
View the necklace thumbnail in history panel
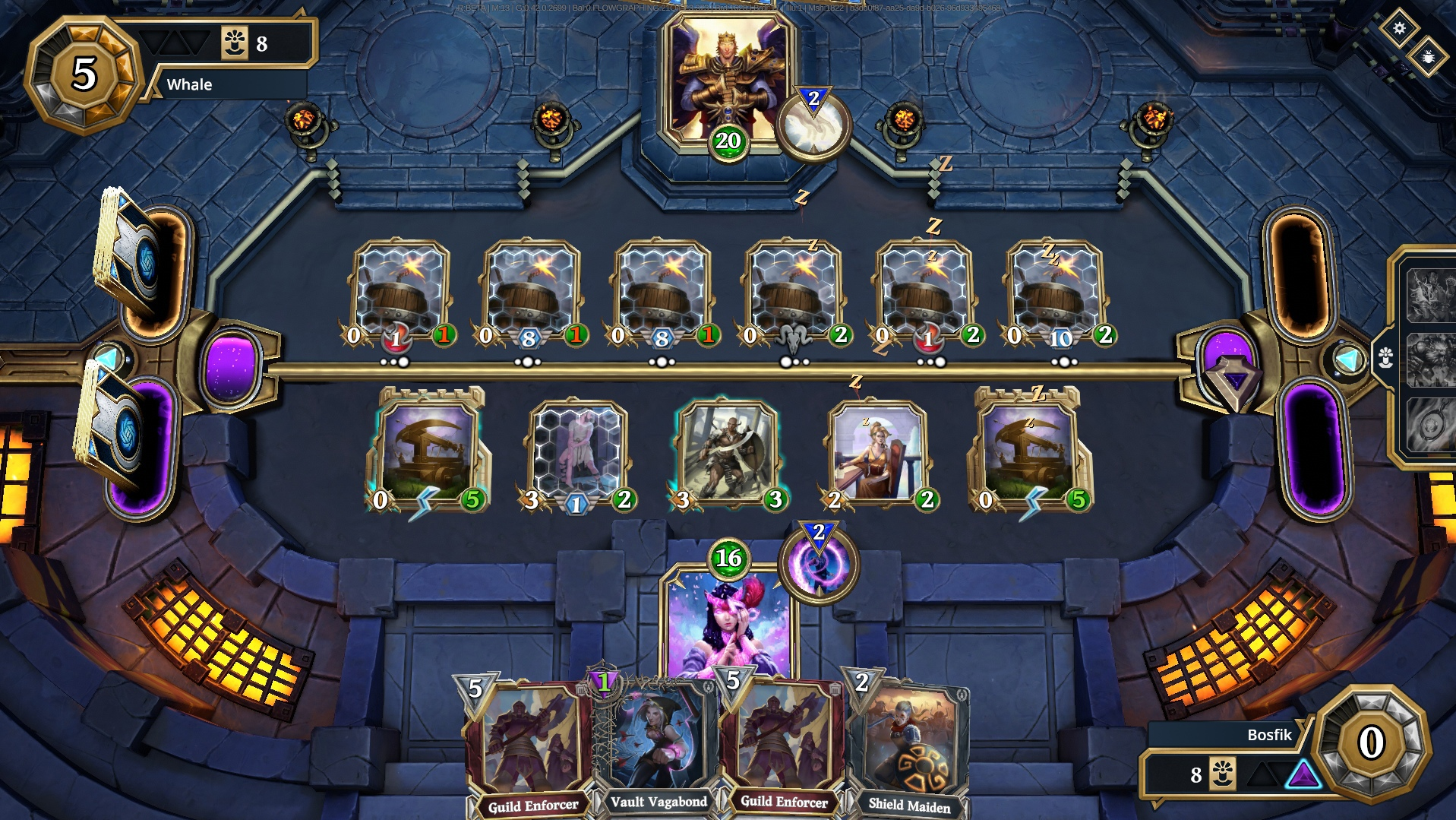1430,424
